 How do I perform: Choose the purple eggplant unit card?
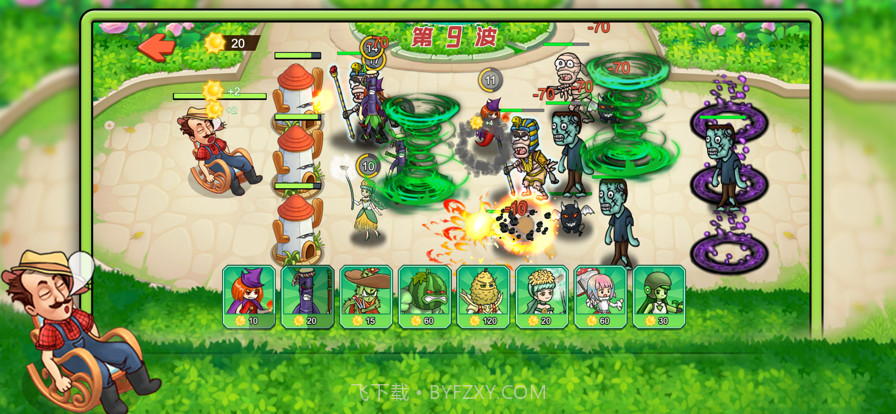tap(307, 296)
